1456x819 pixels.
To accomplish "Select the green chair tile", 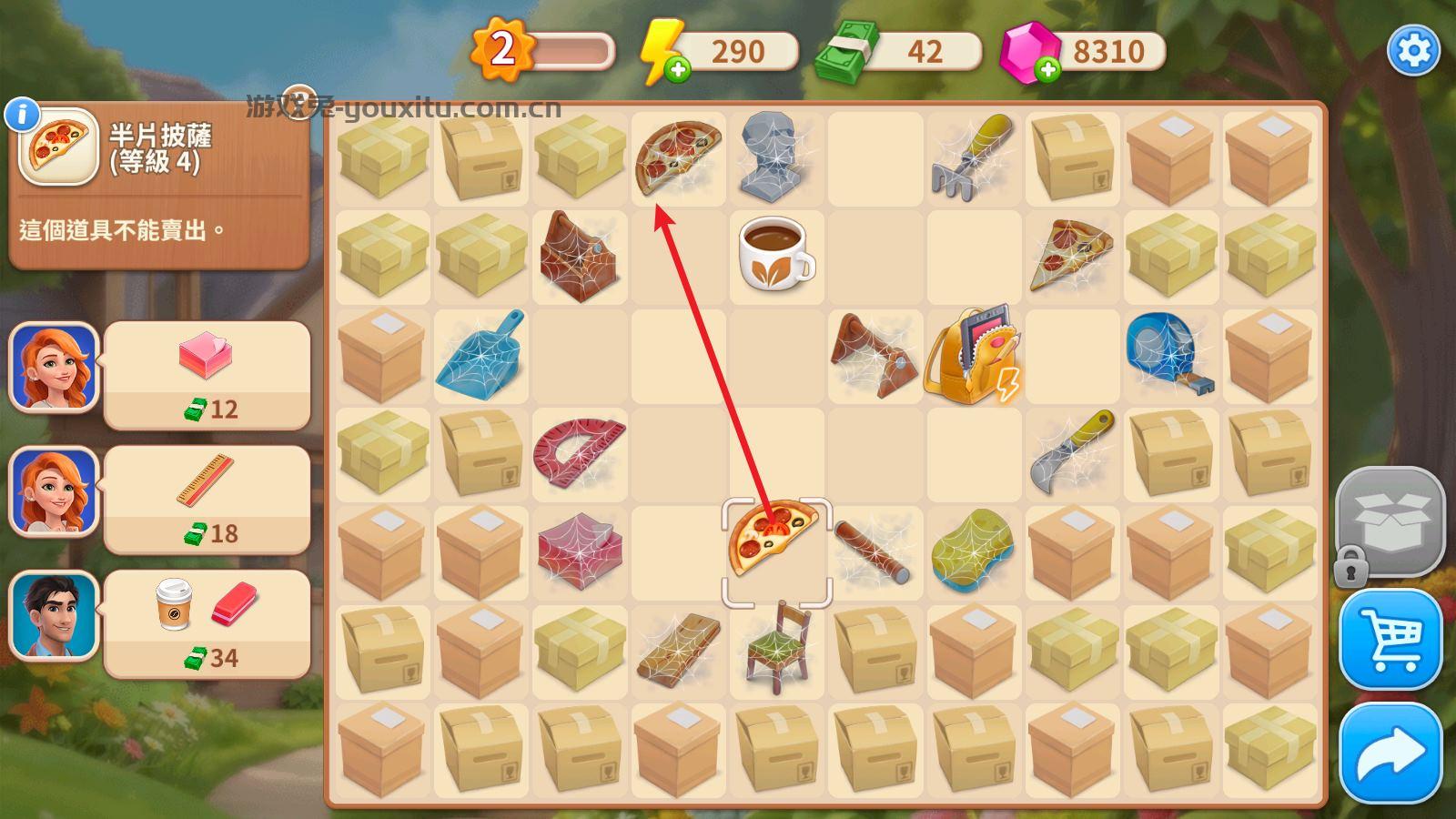I will 776,648.
